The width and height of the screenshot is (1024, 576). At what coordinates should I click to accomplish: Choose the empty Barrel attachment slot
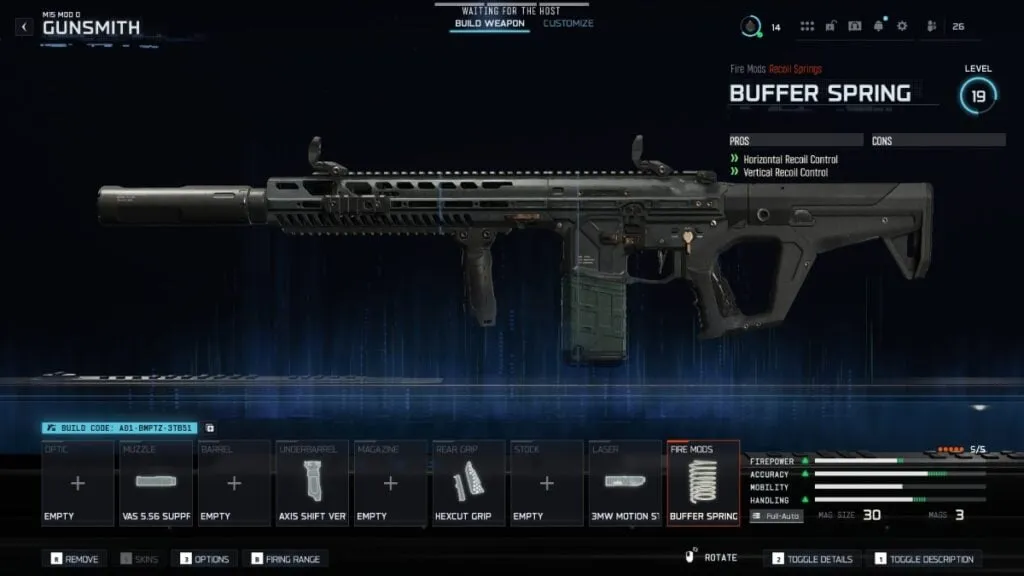(x=234, y=483)
